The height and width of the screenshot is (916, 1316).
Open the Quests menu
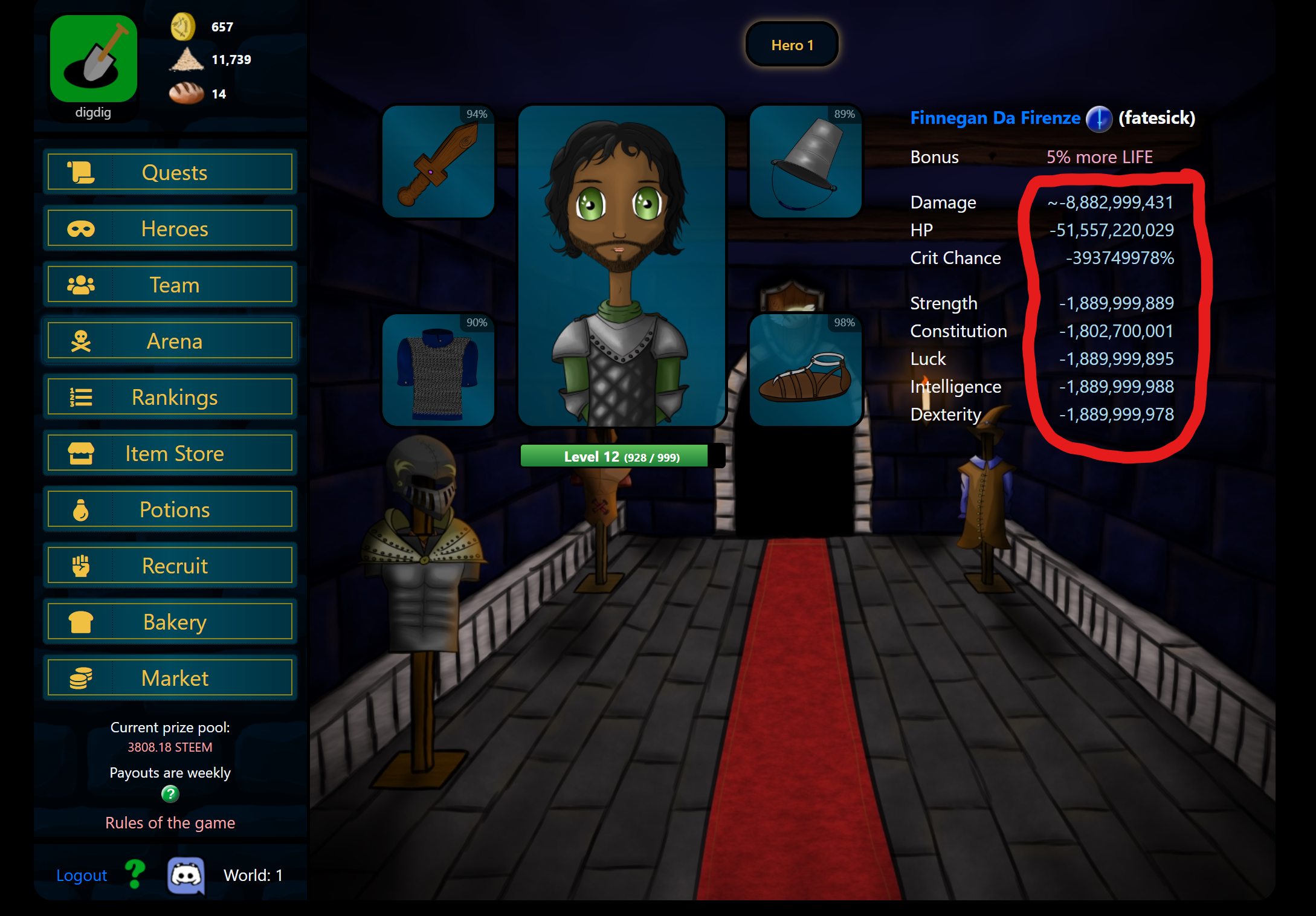170,173
